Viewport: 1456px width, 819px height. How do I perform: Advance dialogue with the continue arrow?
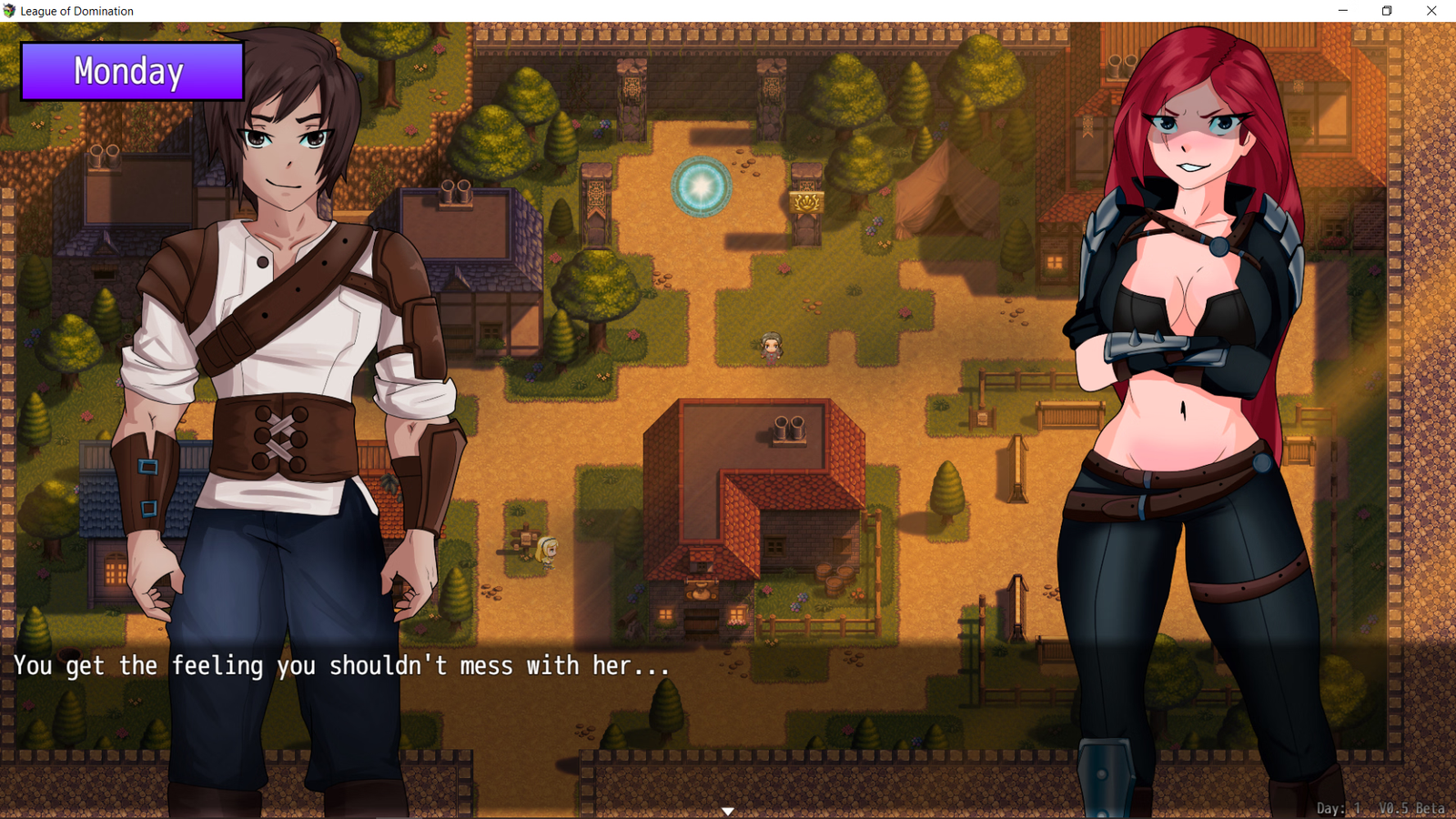pyautogui.click(x=728, y=811)
